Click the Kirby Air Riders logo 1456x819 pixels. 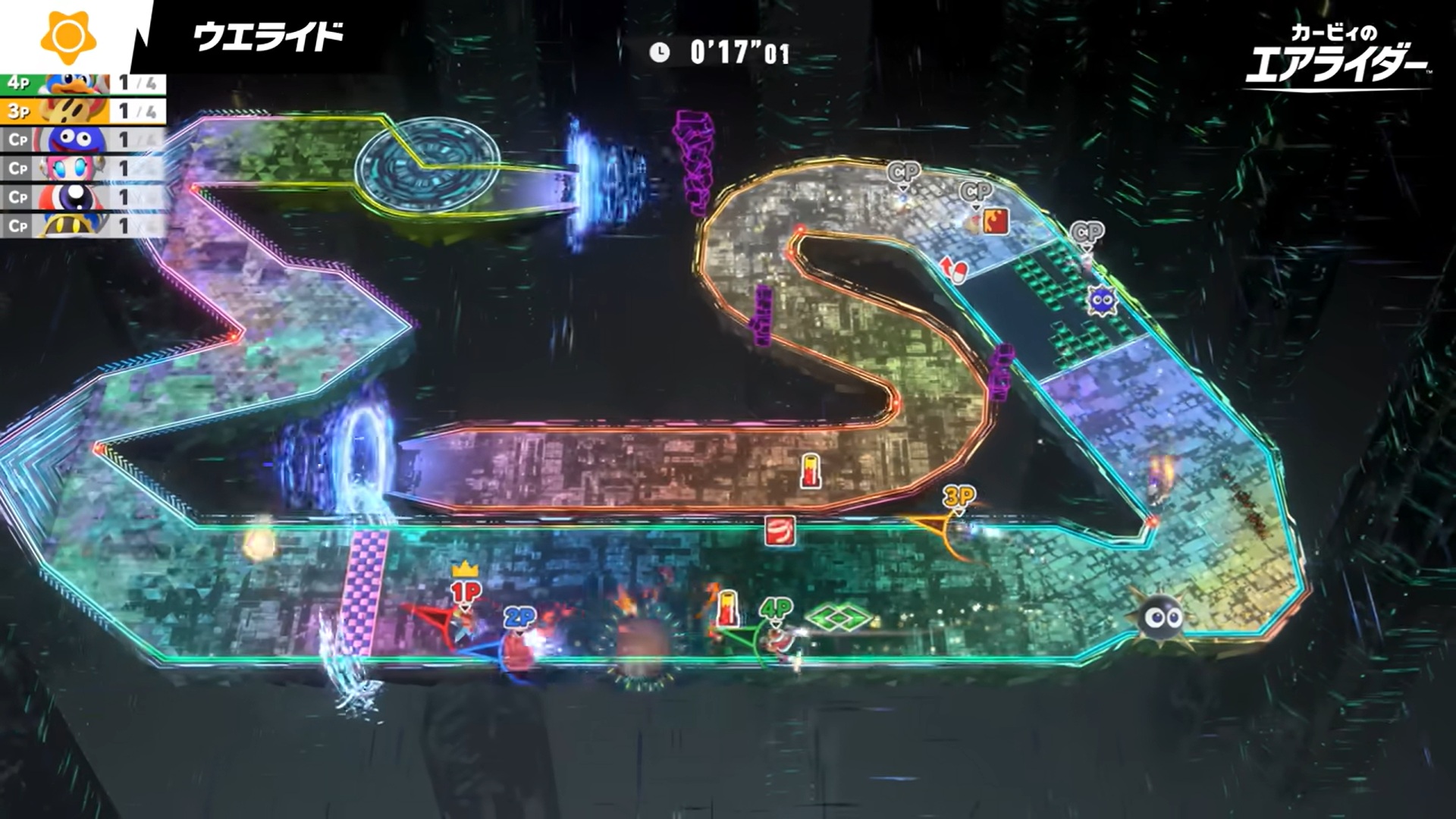coord(1336,57)
